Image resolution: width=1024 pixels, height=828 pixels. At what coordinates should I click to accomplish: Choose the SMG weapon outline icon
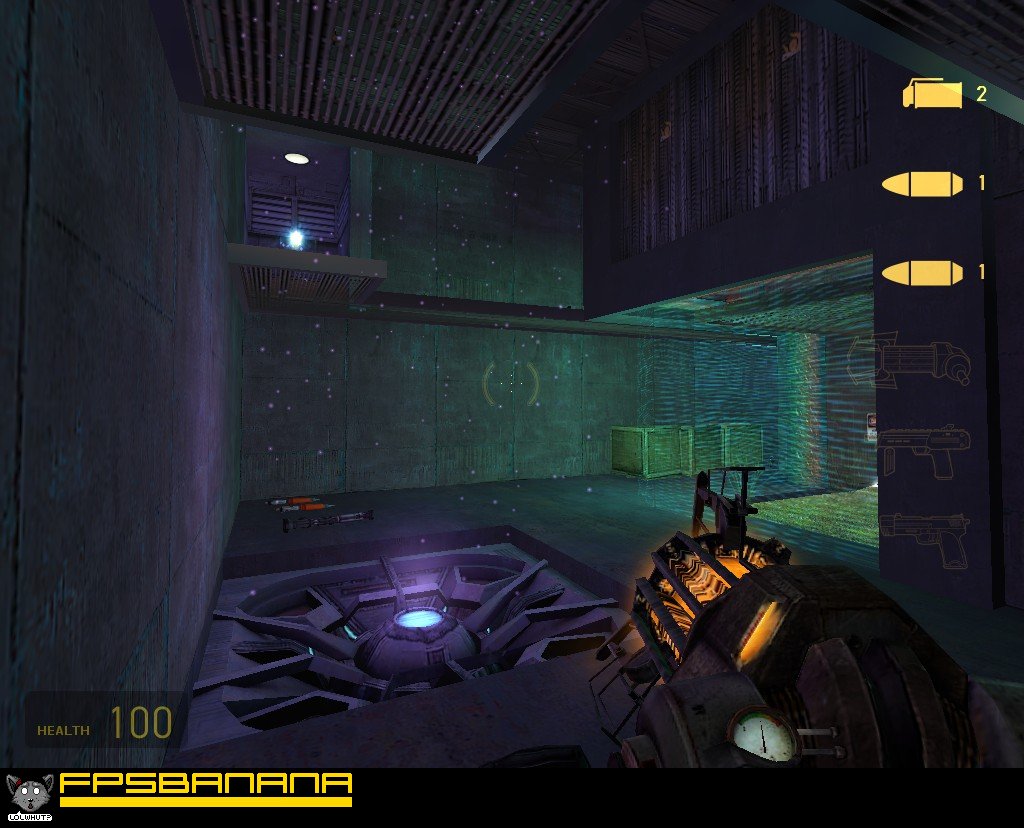pyautogui.click(x=924, y=449)
